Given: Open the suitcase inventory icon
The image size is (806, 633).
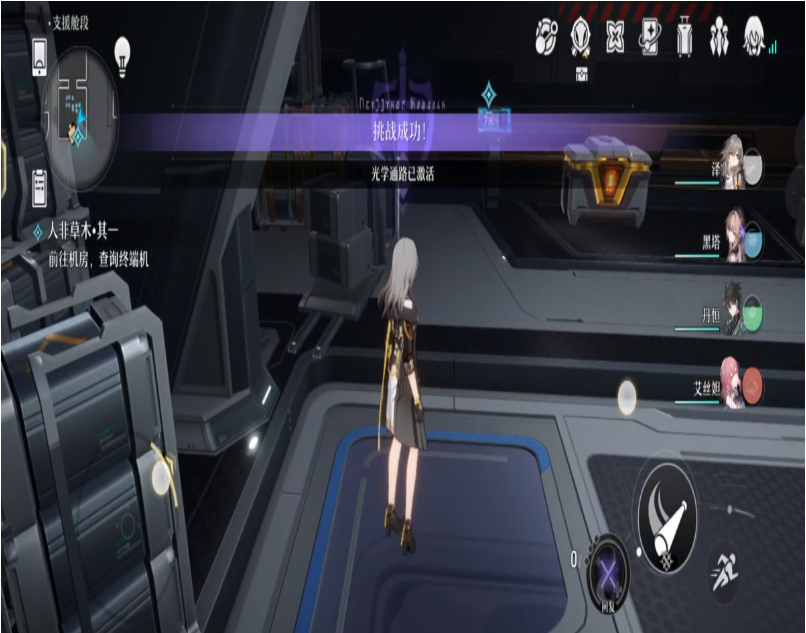Looking at the screenshot, I should pyautogui.click(x=685, y=37).
